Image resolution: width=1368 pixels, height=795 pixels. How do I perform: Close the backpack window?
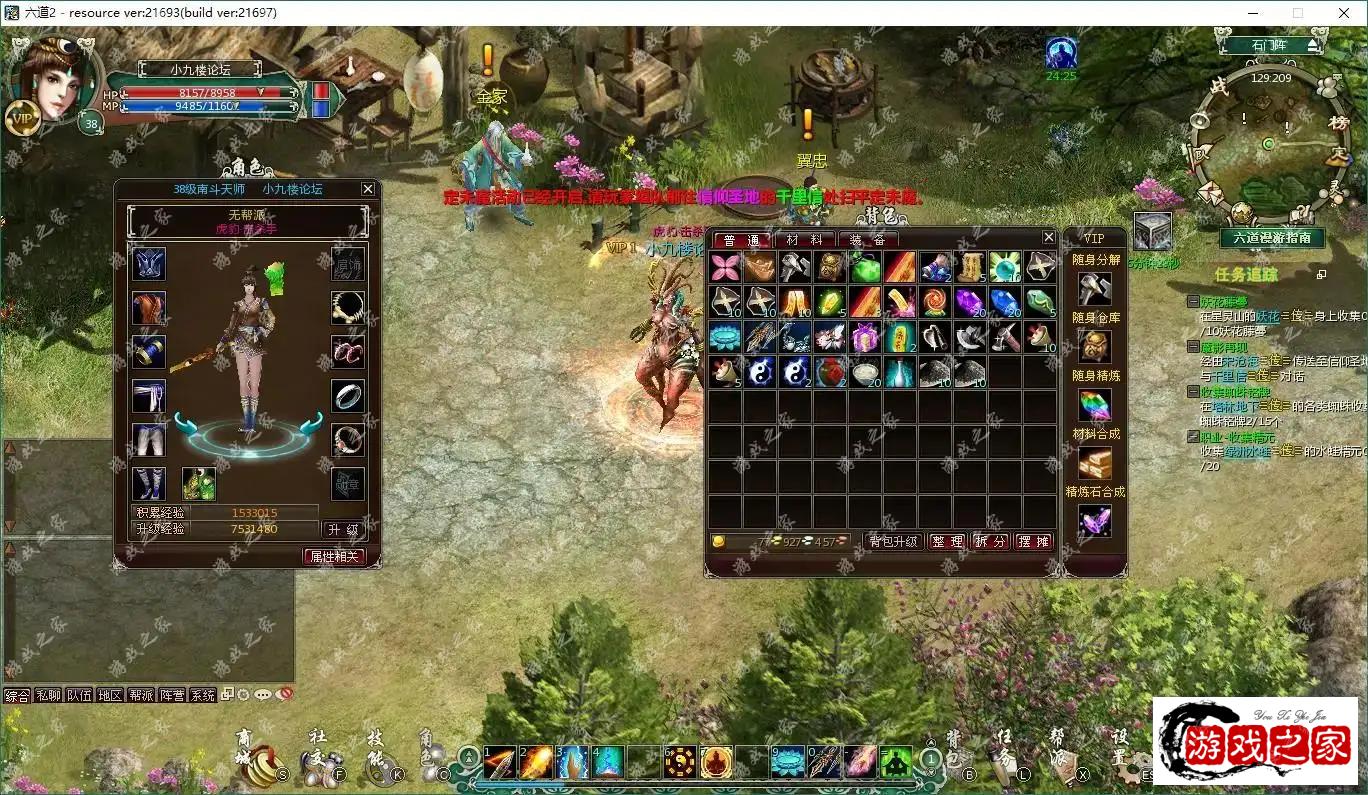click(x=1048, y=237)
